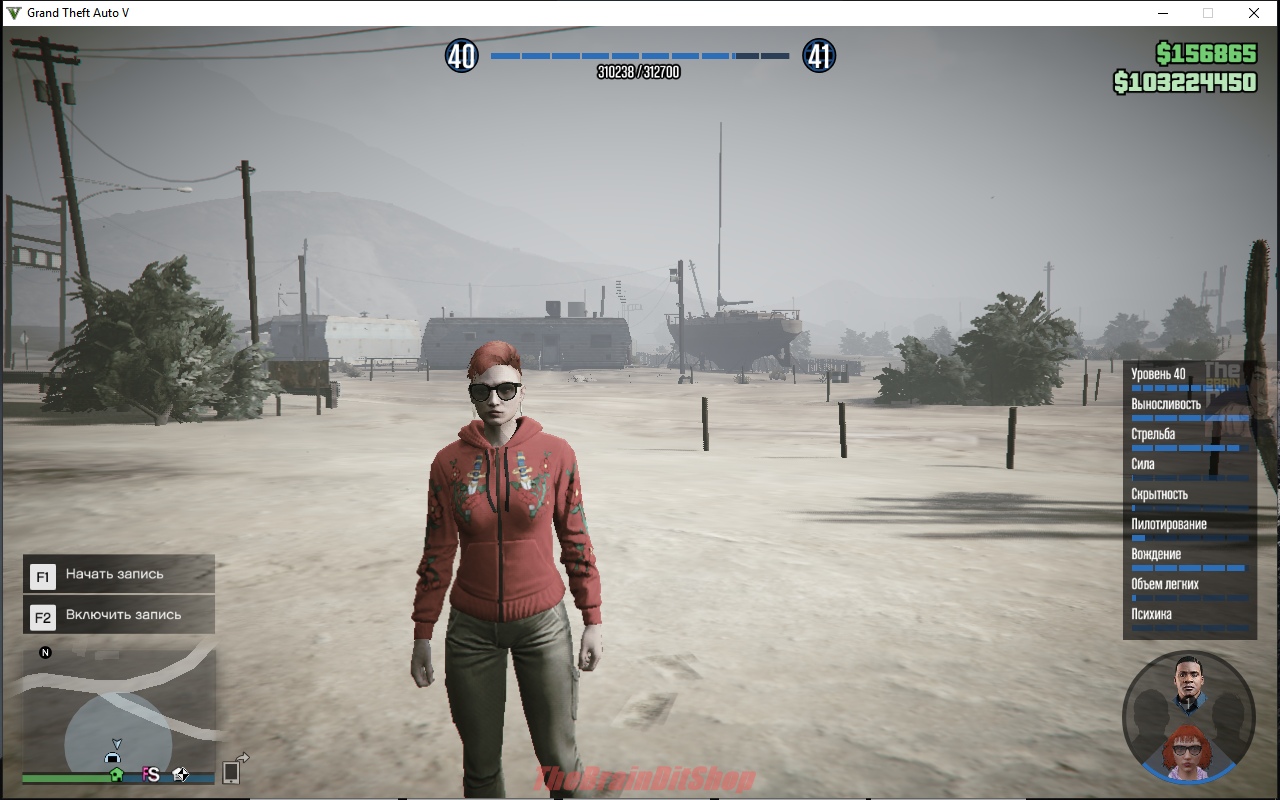The image size is (1280, 800).
Task: Click the north N compass indicator
Action: pos(45,653)
